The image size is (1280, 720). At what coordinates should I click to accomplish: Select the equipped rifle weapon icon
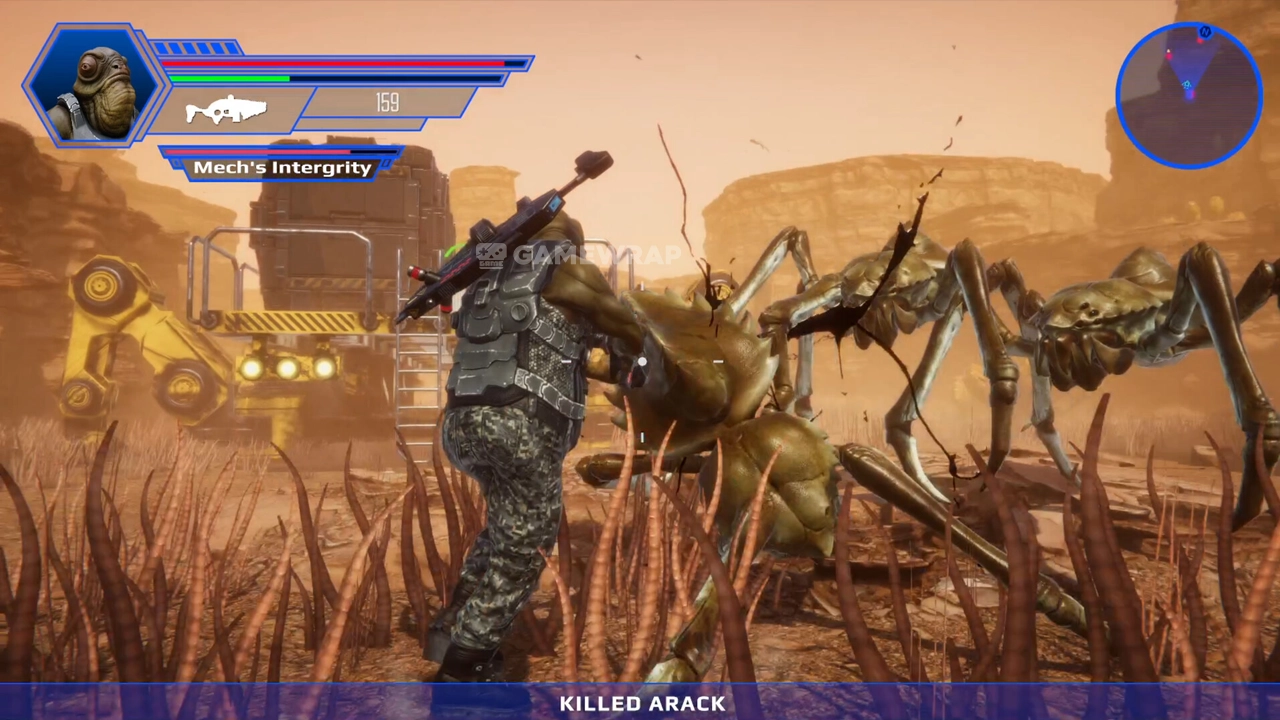click(226, 109)
